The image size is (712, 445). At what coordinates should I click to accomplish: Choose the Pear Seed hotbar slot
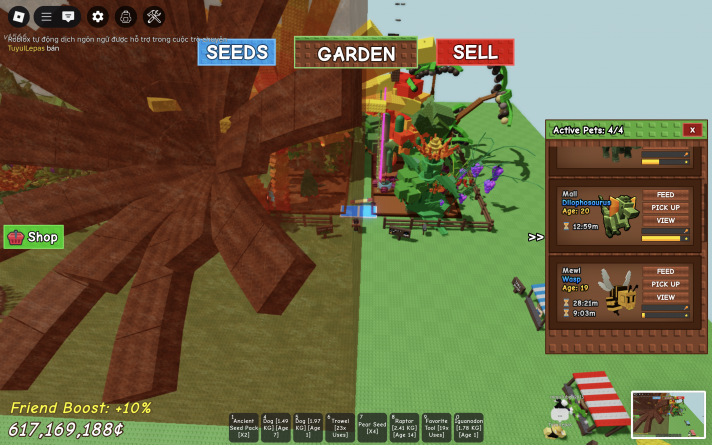[372, 427]
